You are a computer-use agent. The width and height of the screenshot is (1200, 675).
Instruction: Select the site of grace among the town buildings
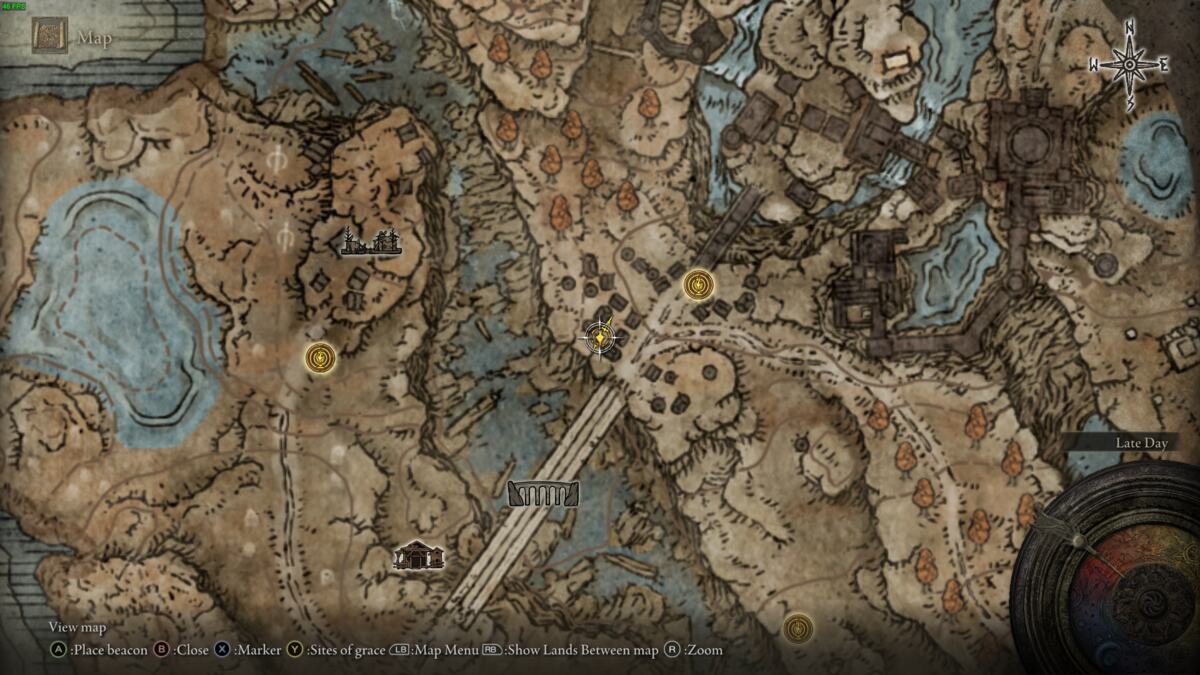698,285
